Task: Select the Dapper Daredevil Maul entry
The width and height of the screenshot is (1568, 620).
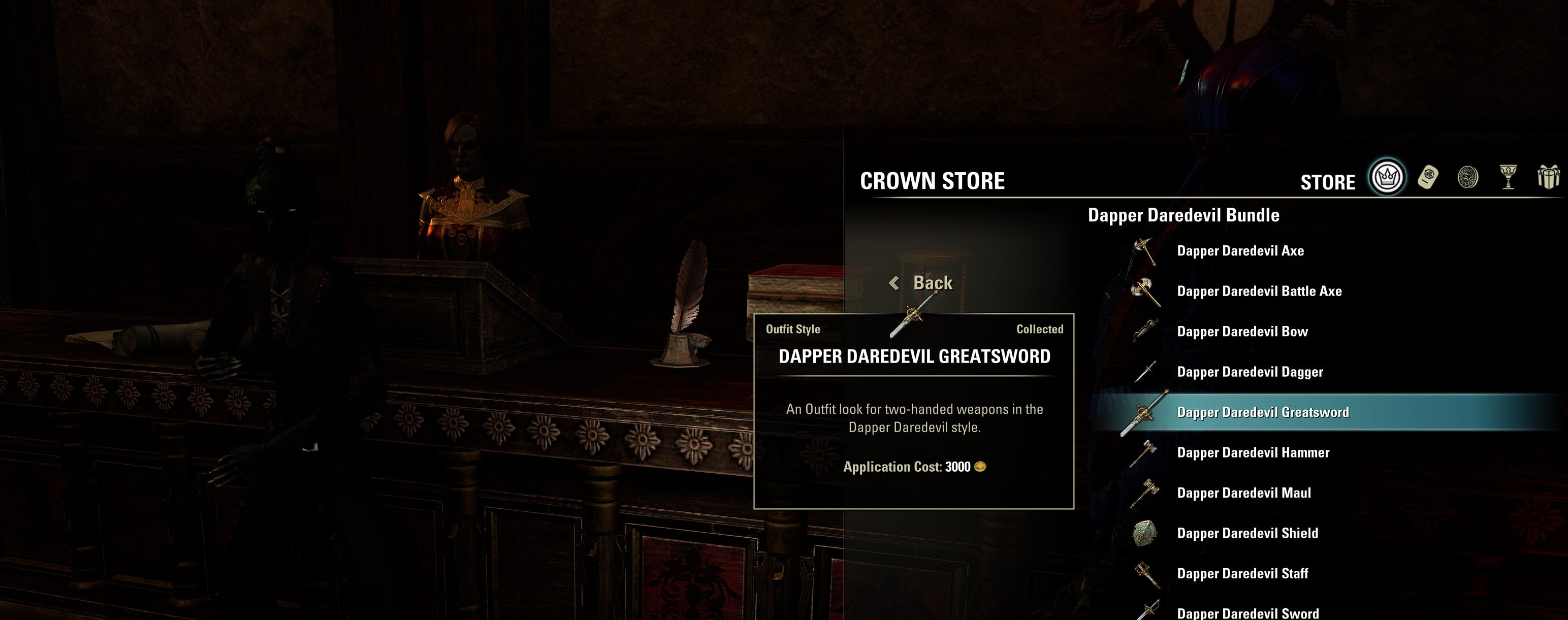Action: pyautogui.click(x=1243, y=493)
